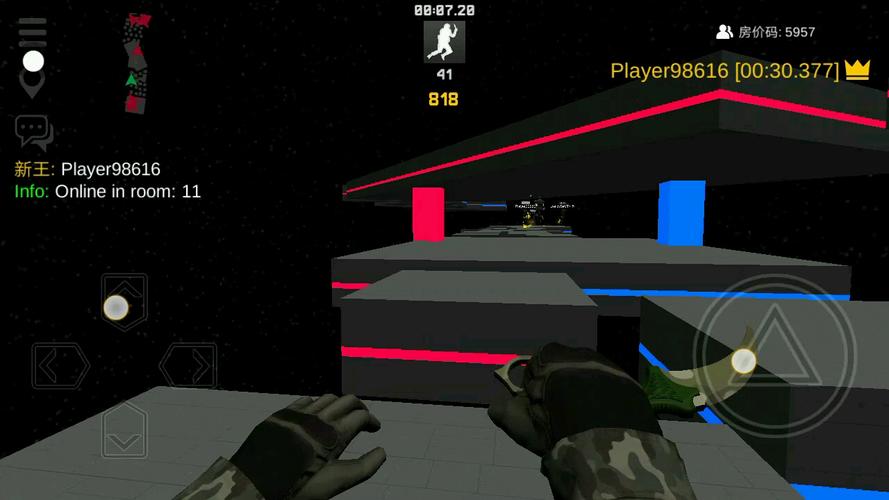Tap the backward movement arrow
This screenshot has width=889, height=500.
[125, 432]
